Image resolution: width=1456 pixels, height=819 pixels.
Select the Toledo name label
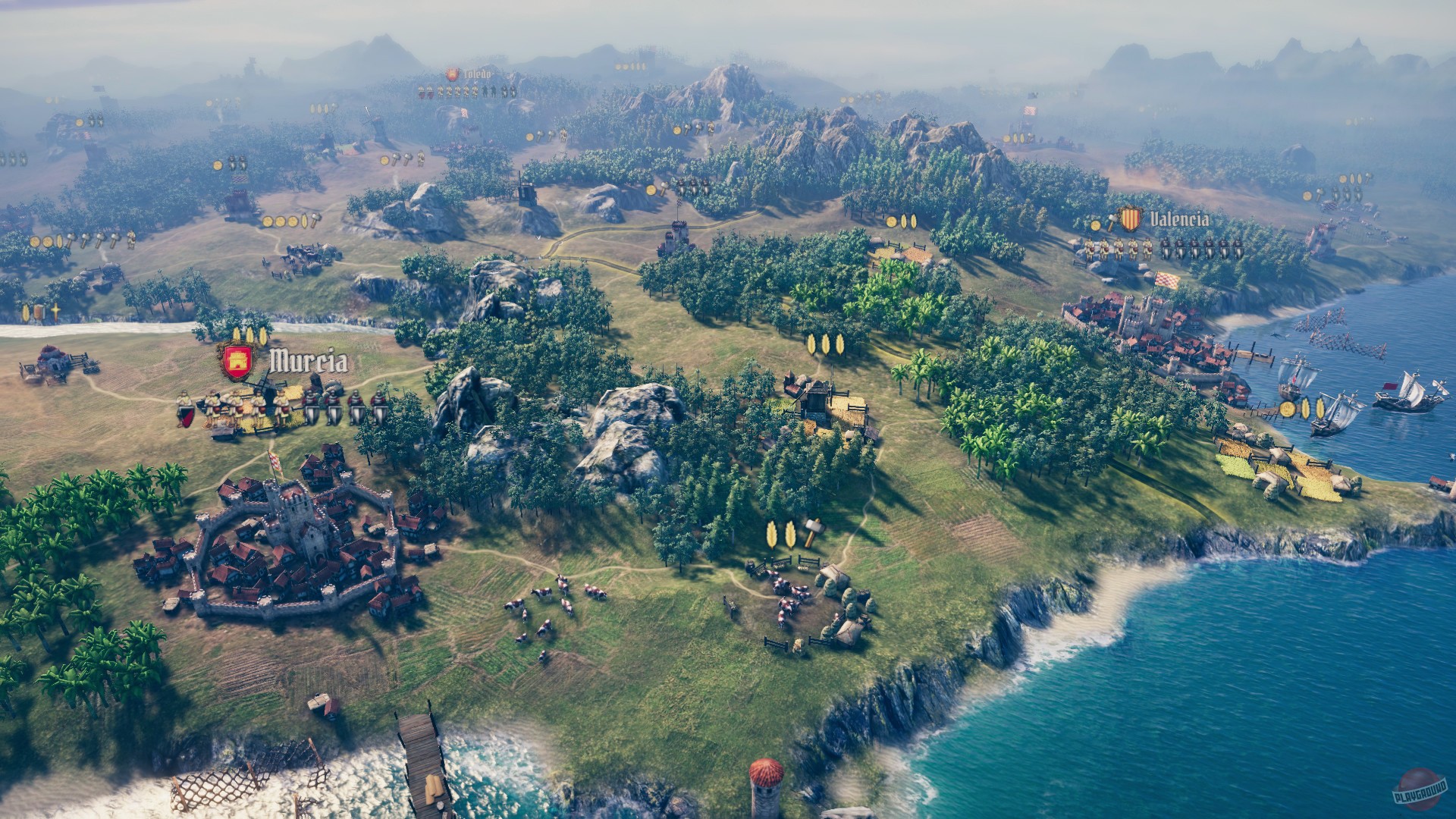click(x=476, y=74)
